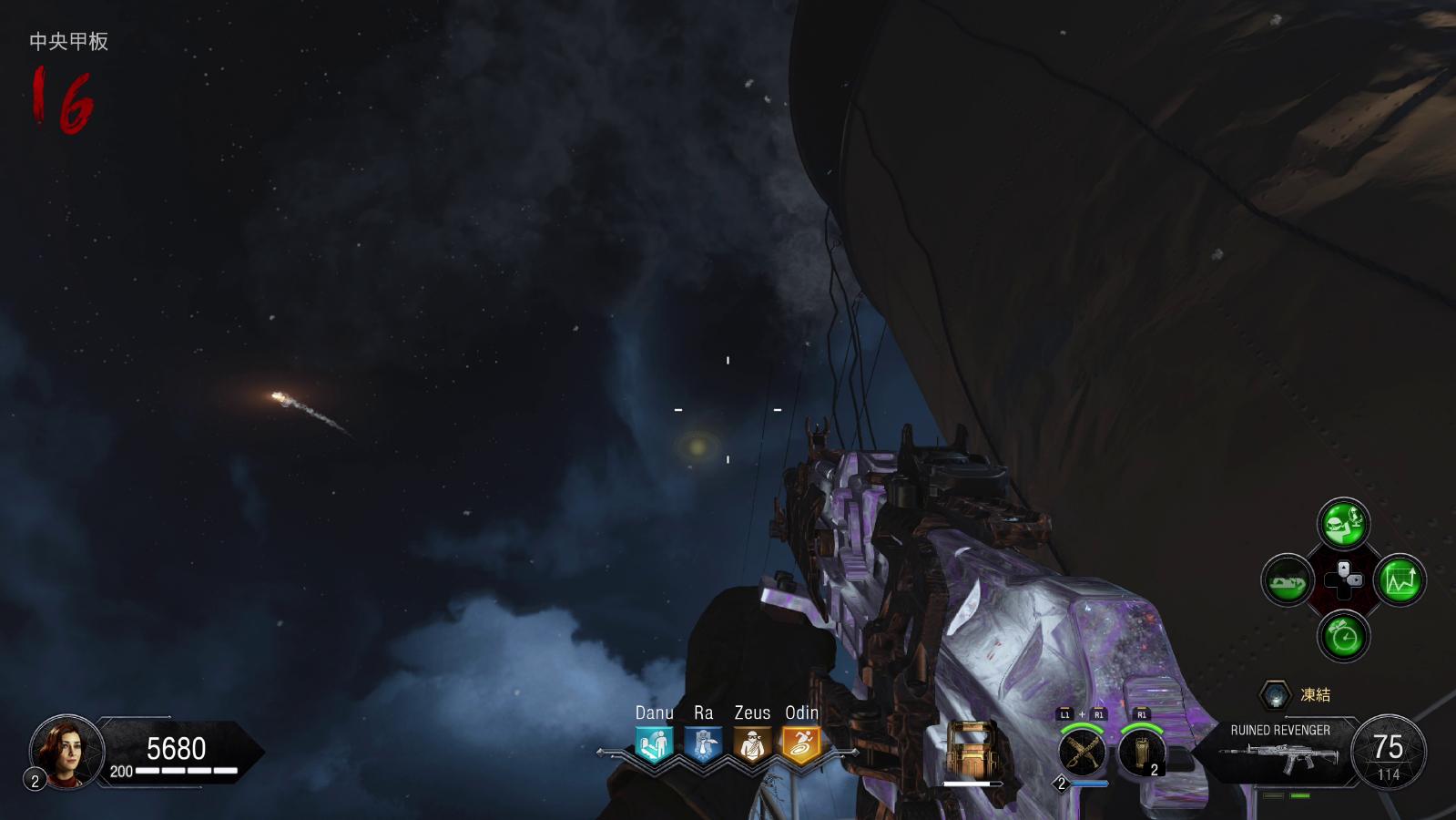
Task: Click the player character portrait
Action: 66,752
